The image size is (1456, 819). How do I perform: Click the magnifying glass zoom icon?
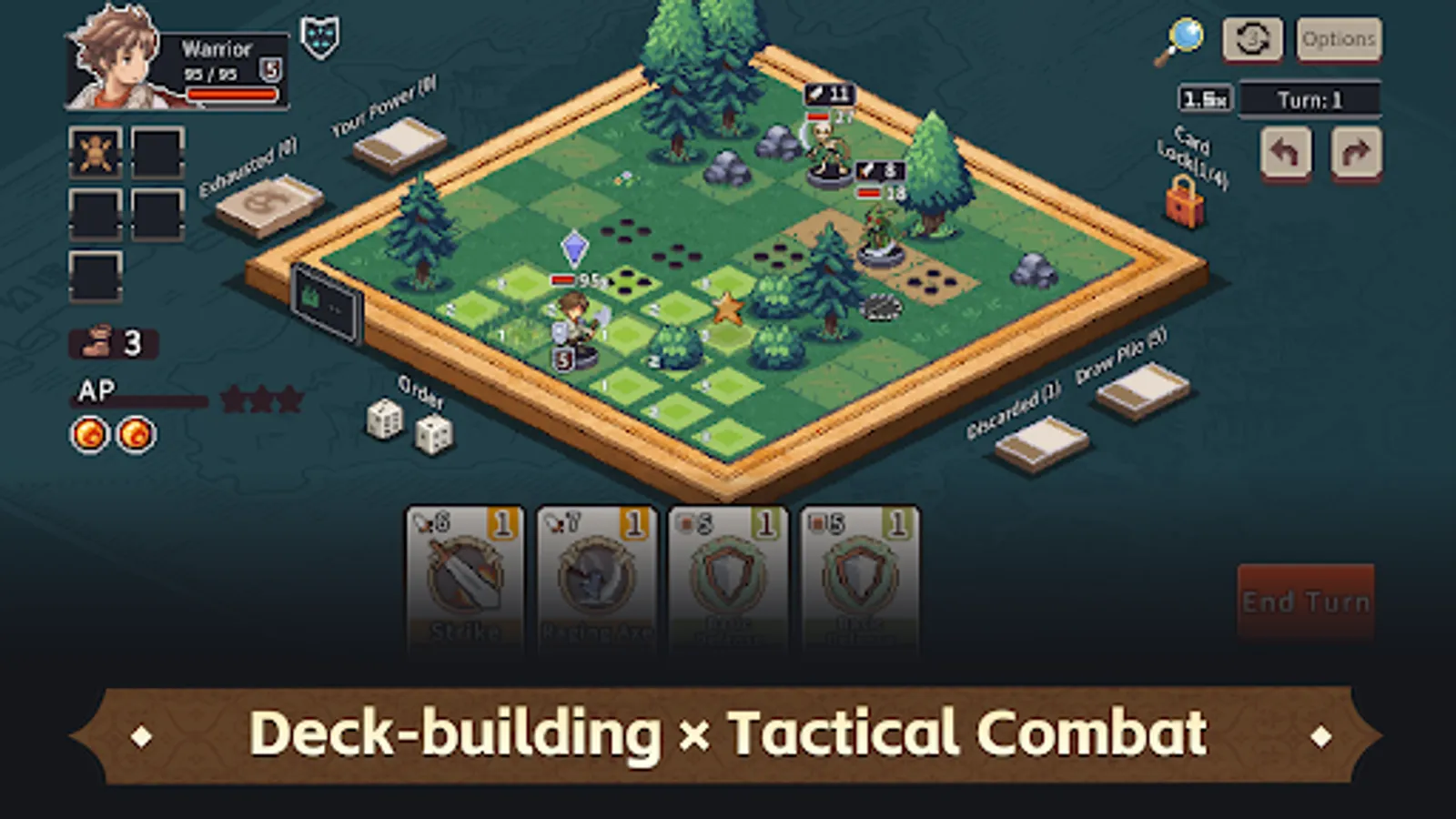[x=1185, y=38]
